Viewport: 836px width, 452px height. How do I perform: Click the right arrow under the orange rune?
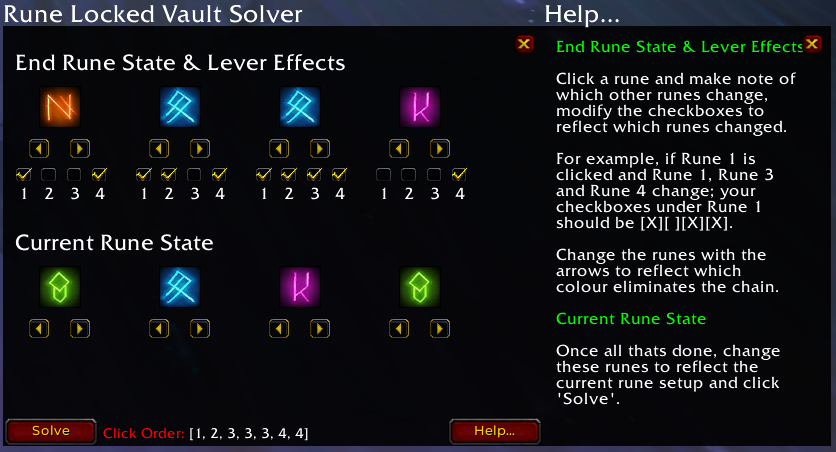(80, 148)
